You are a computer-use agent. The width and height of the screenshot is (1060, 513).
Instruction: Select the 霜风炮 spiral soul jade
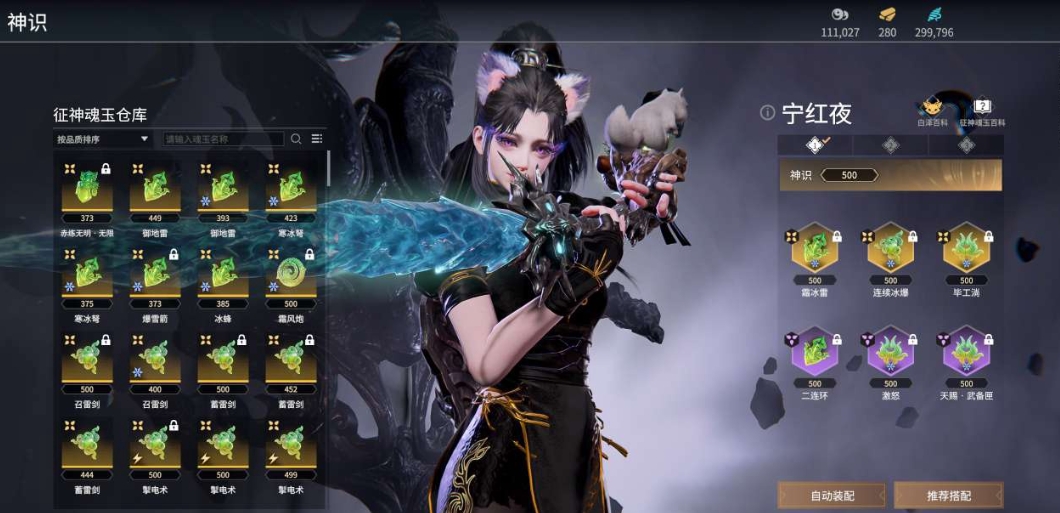290,274
